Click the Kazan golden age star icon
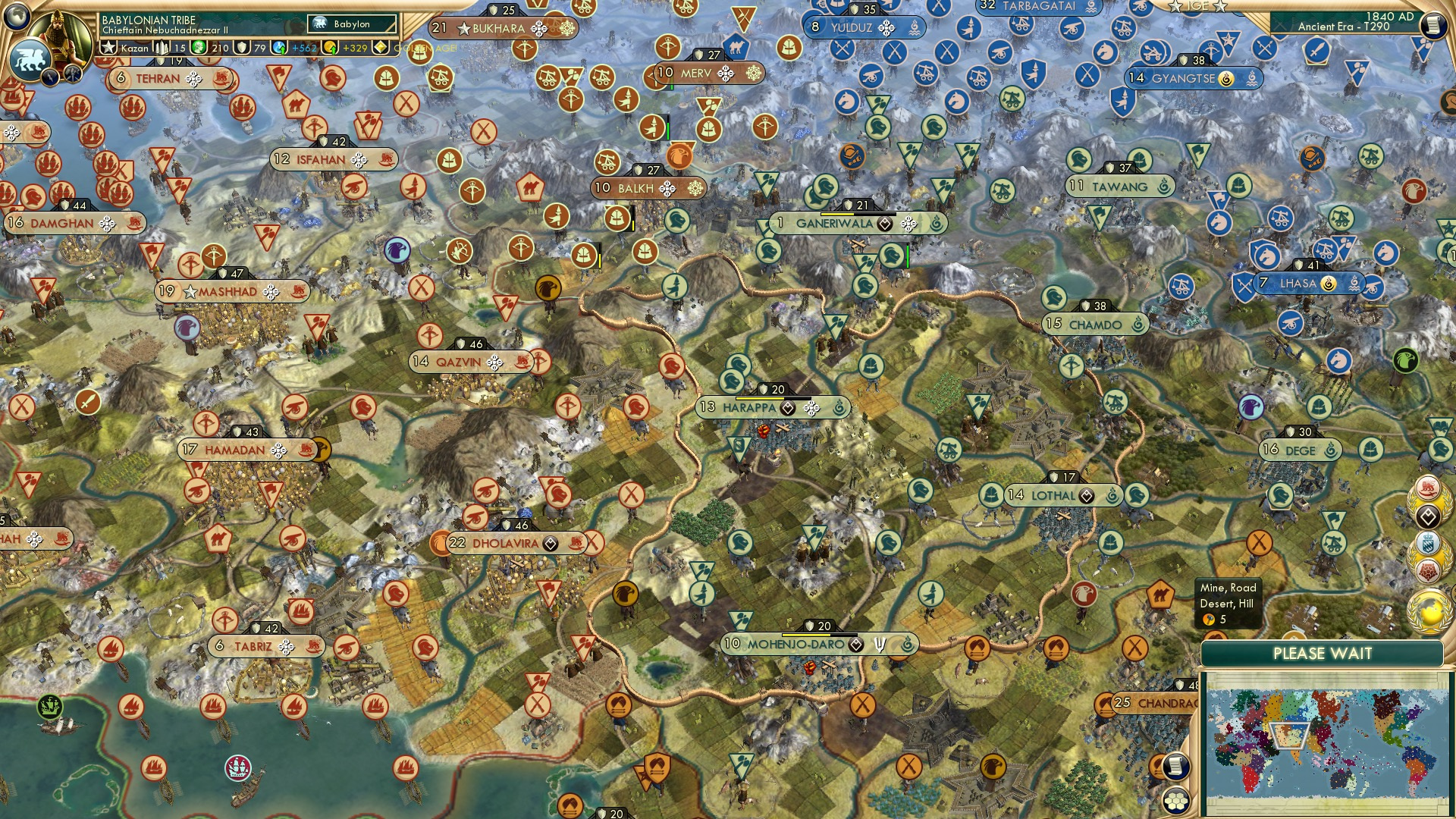Image resolution: width=1456 pixels, height=819 pixels. 109,46
